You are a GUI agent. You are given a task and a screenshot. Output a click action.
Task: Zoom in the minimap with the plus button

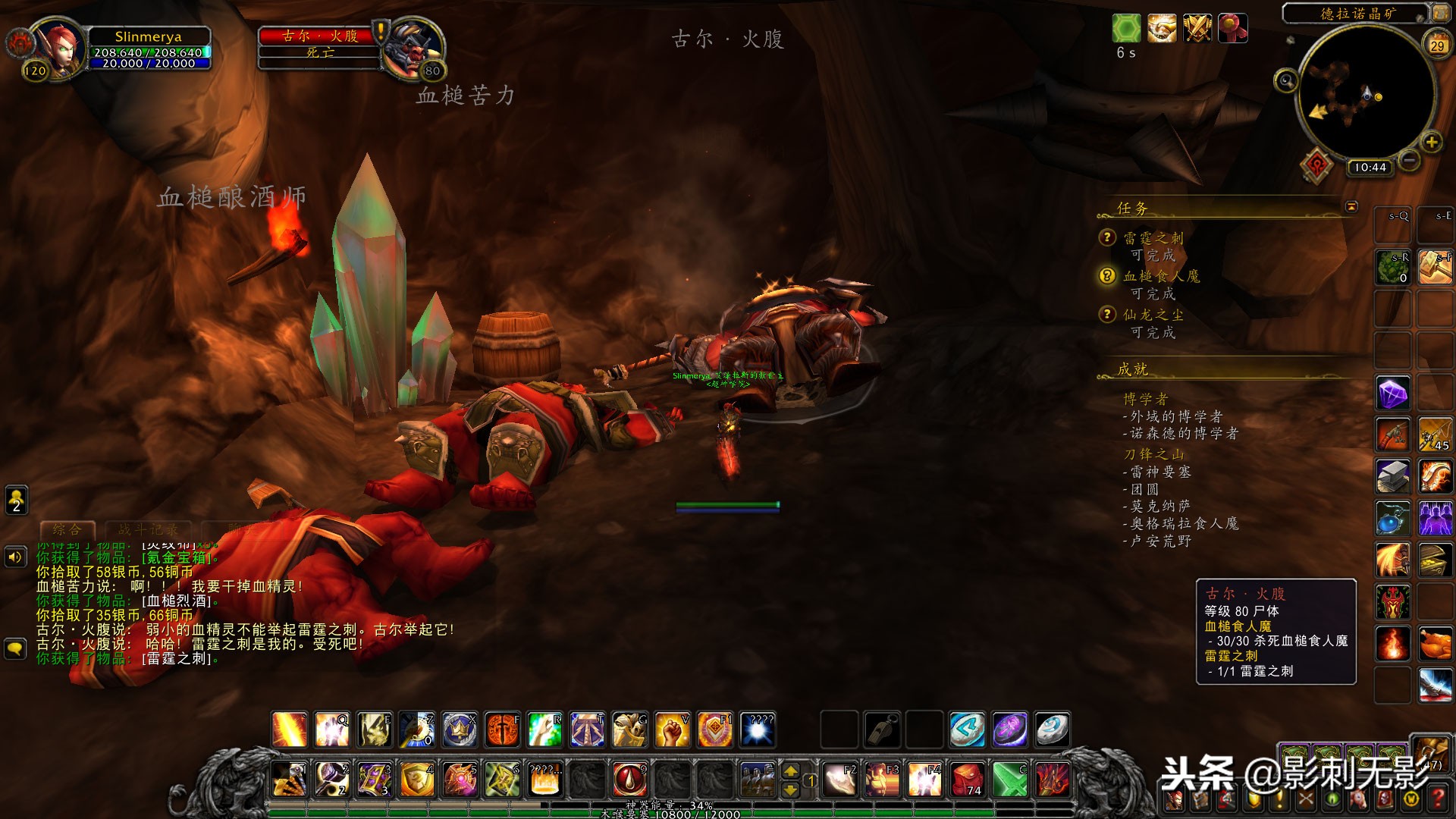click(x=1432, y=142)
